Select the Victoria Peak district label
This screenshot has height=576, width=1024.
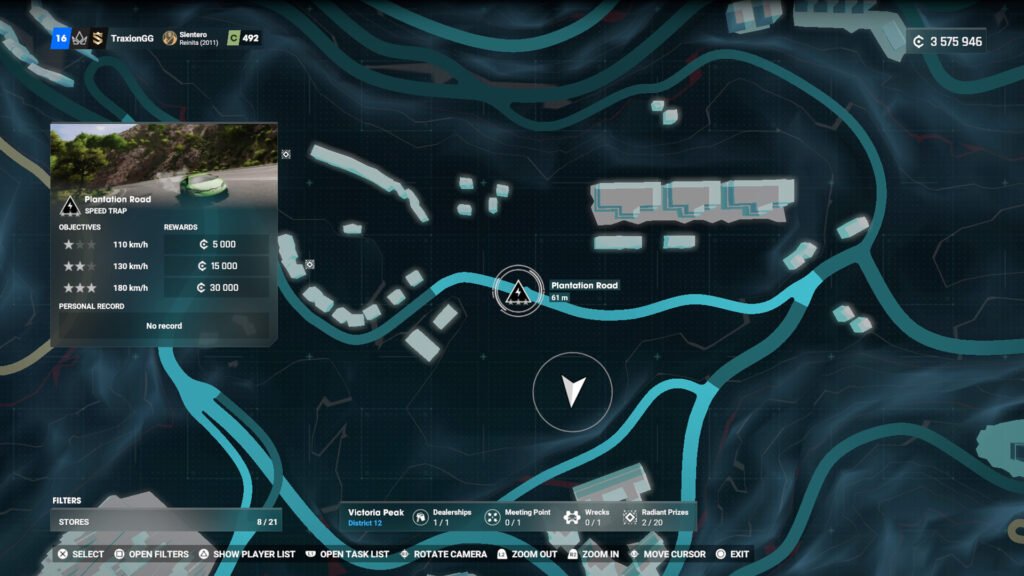pyautogui.click(x=376, y=513)
